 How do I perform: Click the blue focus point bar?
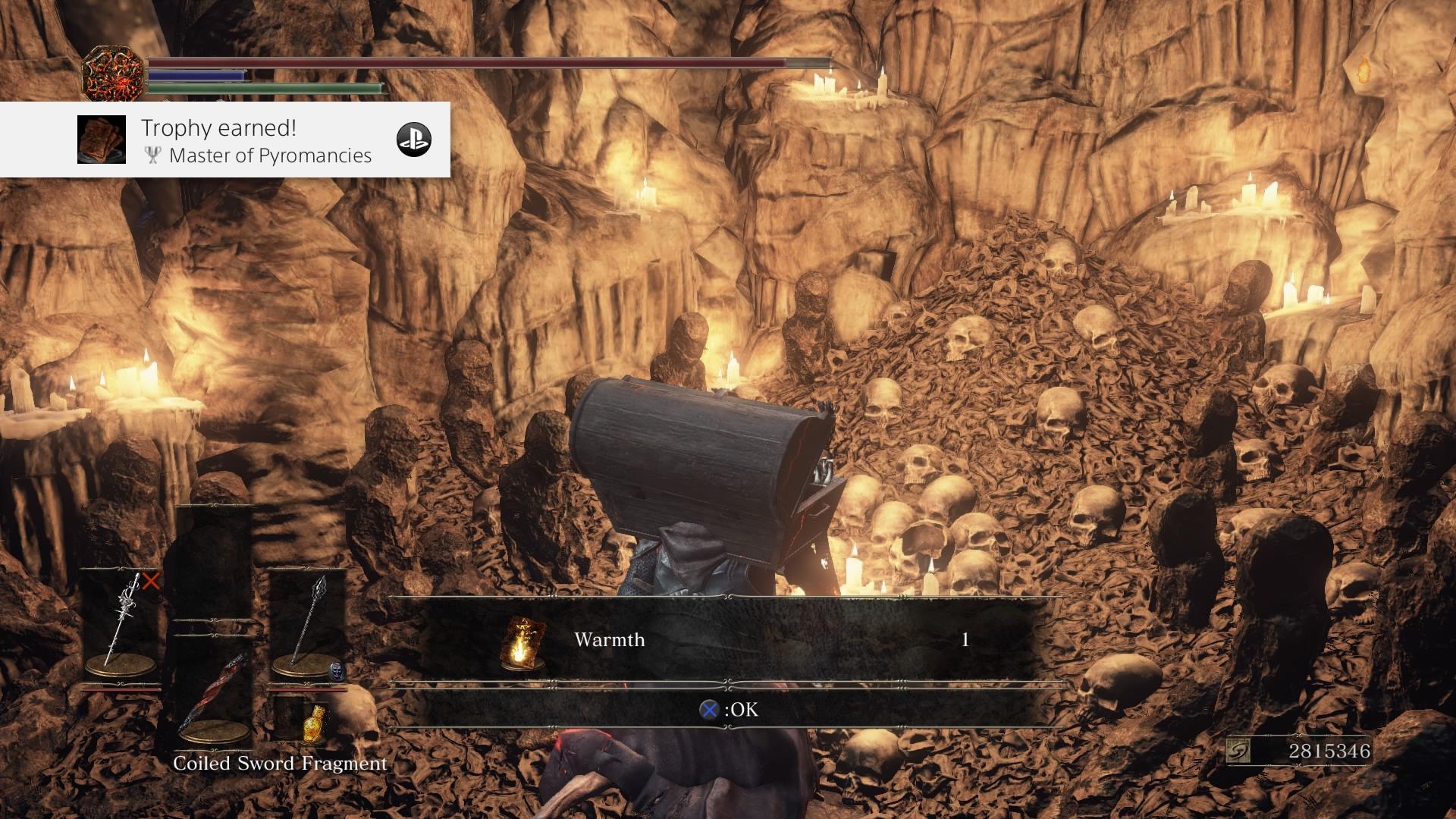(x=196, y=76)
